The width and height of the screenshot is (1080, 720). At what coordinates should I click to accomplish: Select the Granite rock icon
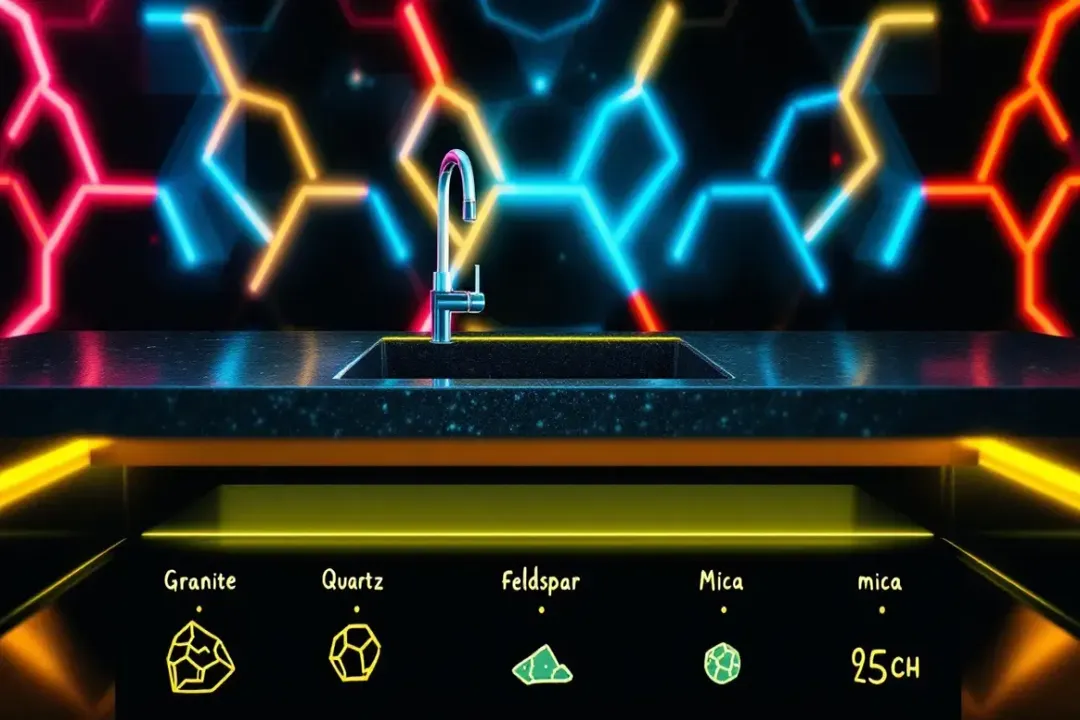click(200, 660)
